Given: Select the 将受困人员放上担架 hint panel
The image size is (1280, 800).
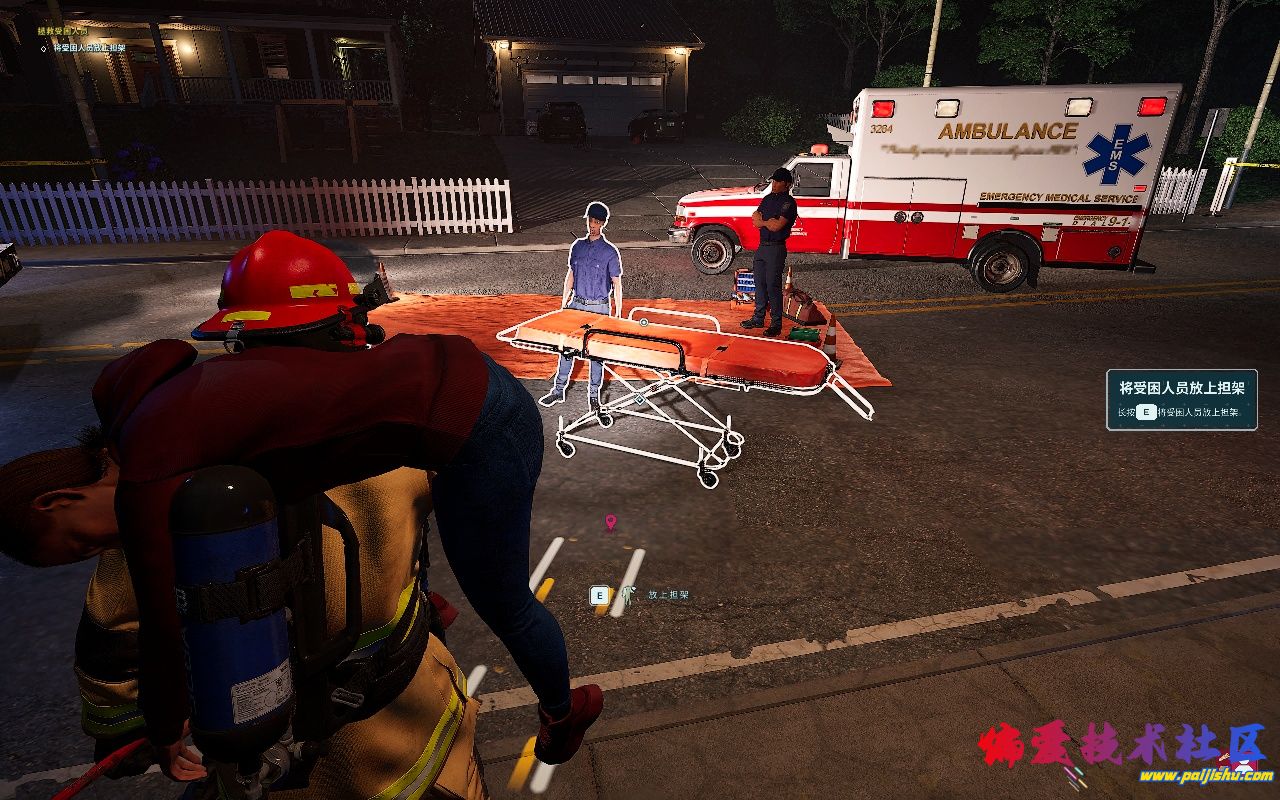Looking at the screenshot, I should coord(1181,399).
